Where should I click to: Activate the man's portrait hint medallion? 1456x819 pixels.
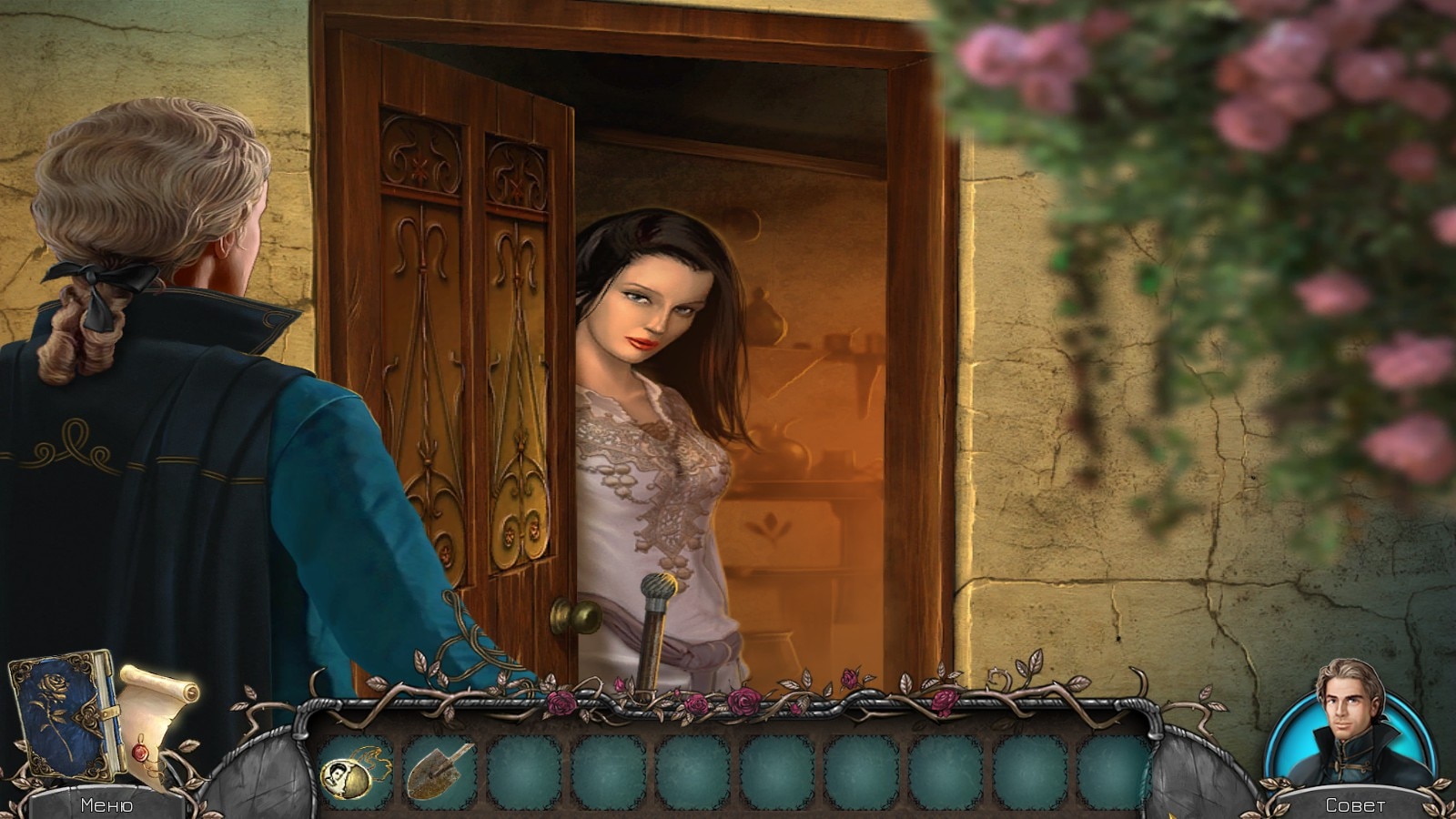click(x=1353, y=725)
